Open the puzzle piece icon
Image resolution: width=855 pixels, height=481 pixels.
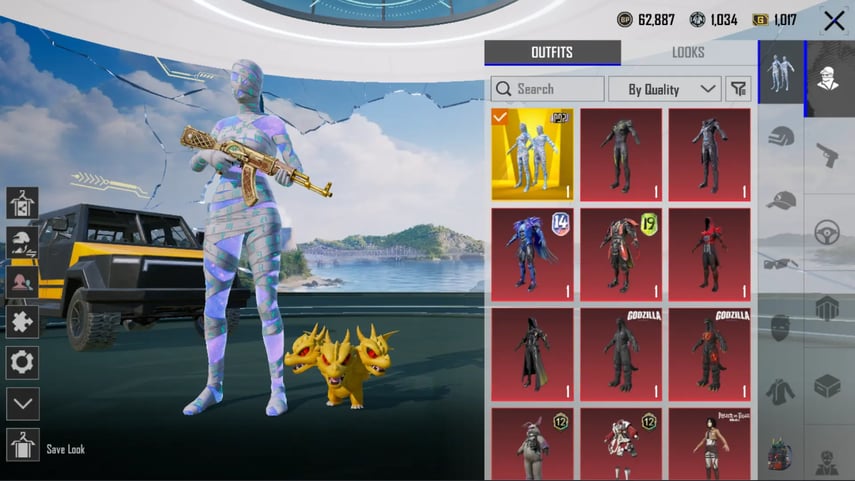22,322
